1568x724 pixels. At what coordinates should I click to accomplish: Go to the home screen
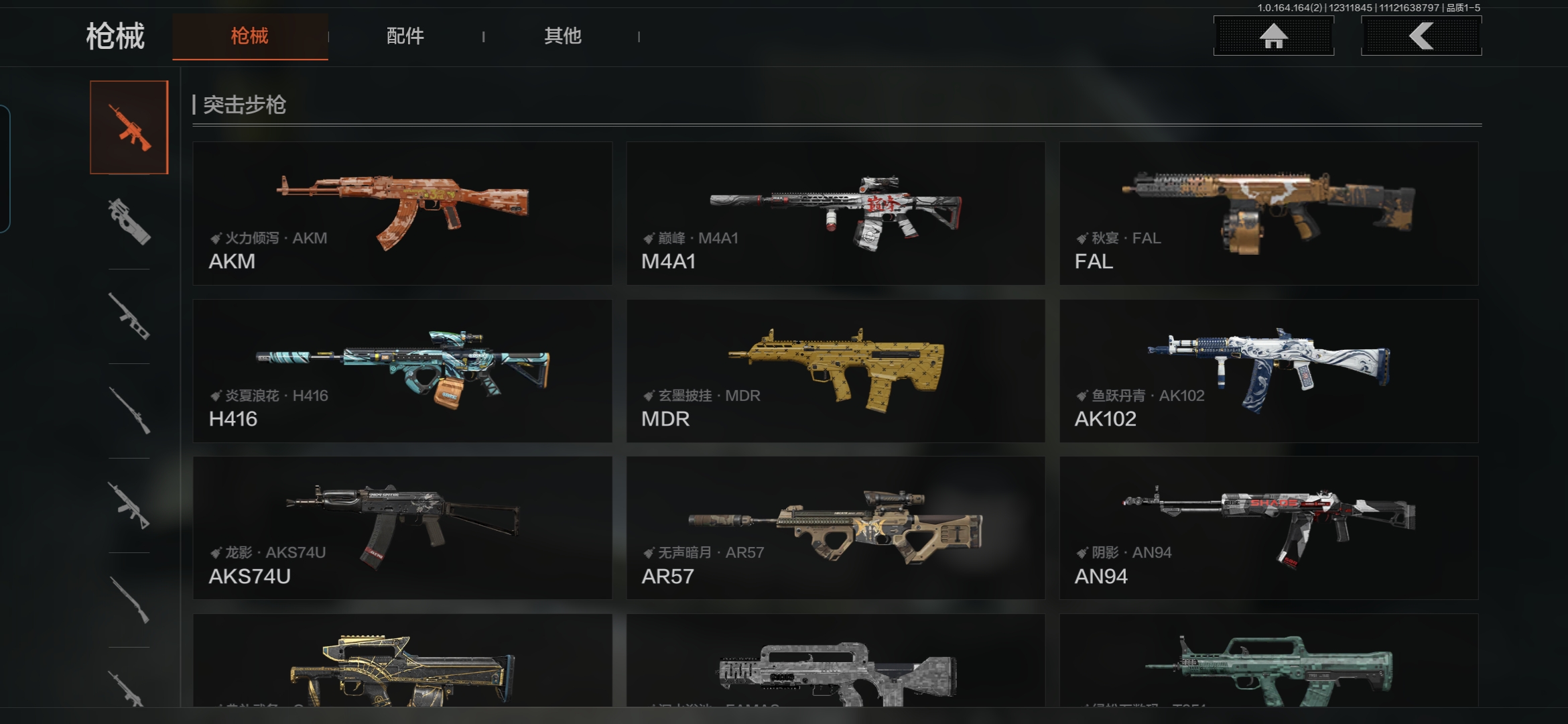coord(1273,36)
